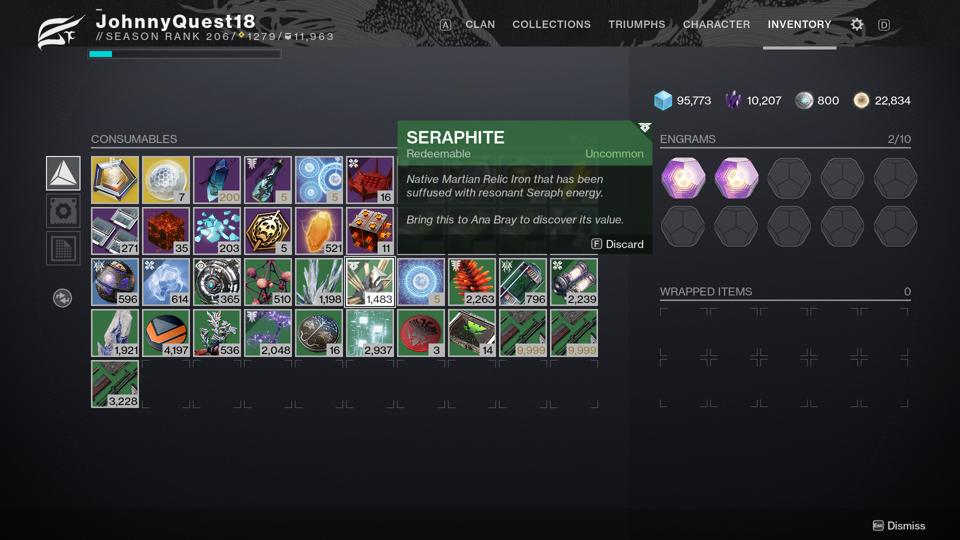Open settings with the gear icon
Image resolution: width=960 pixels, height=540 pixels.
(x=857, y=25)
